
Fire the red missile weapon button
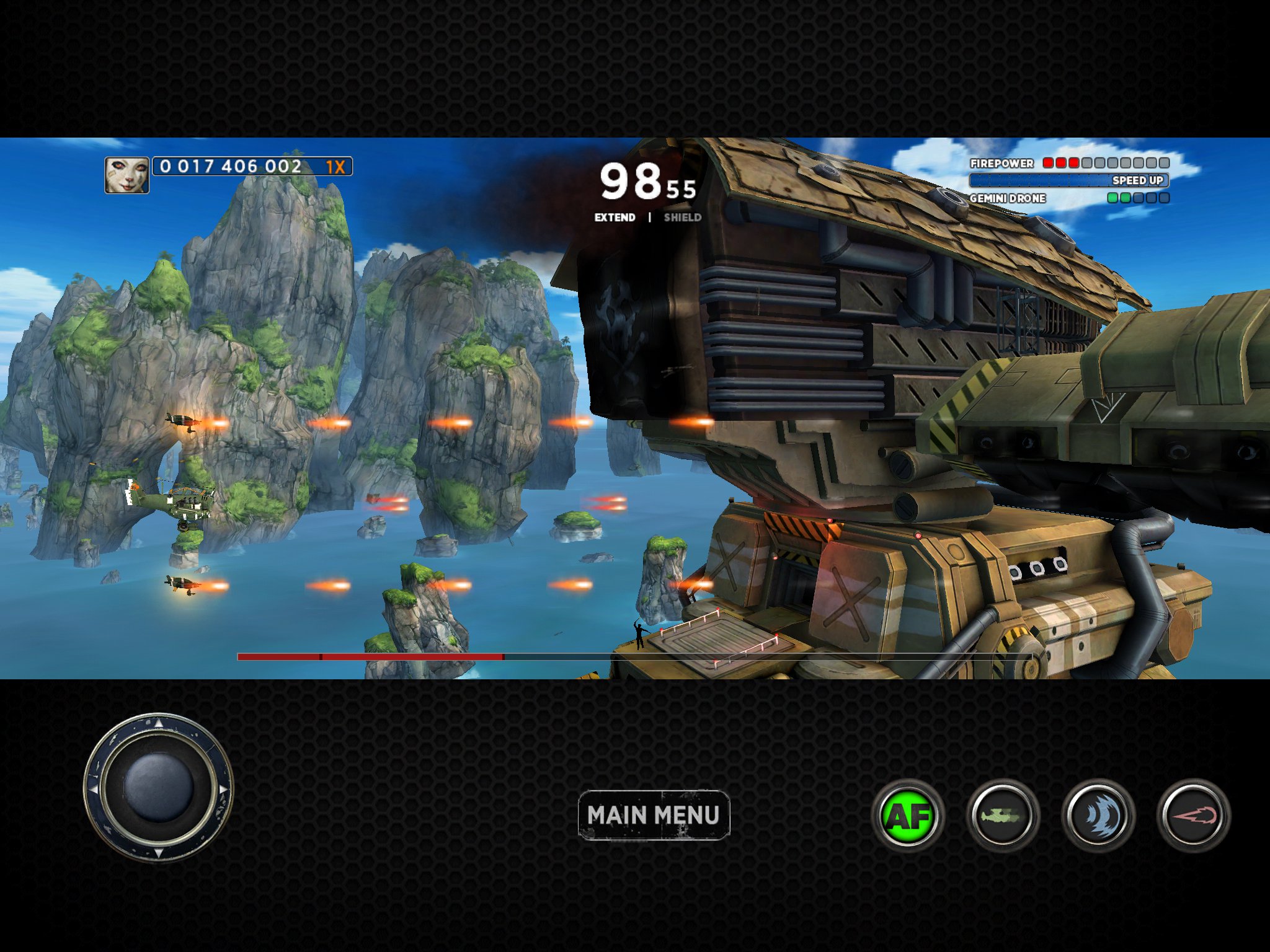coord(1194,816)
